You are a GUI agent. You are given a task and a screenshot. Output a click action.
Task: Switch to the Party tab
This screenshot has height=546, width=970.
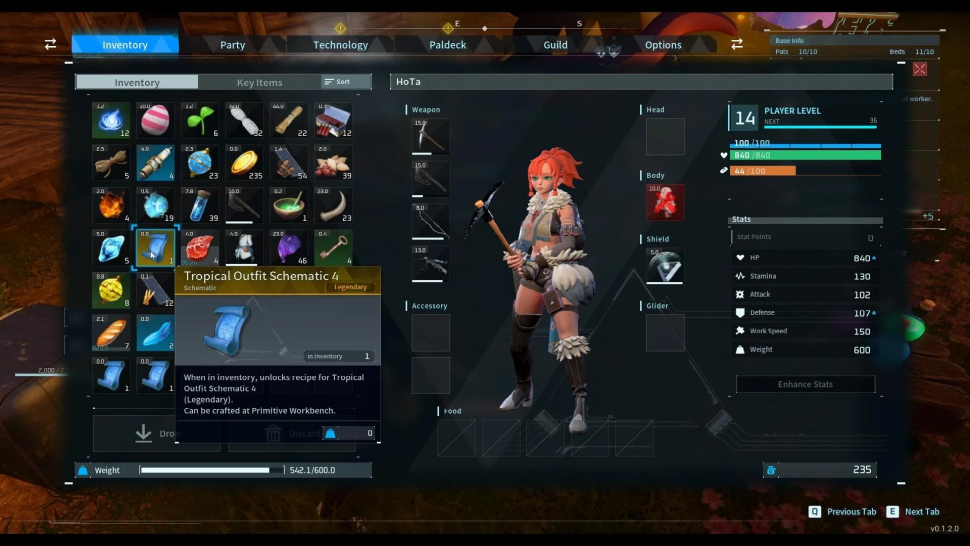(232, 45)
